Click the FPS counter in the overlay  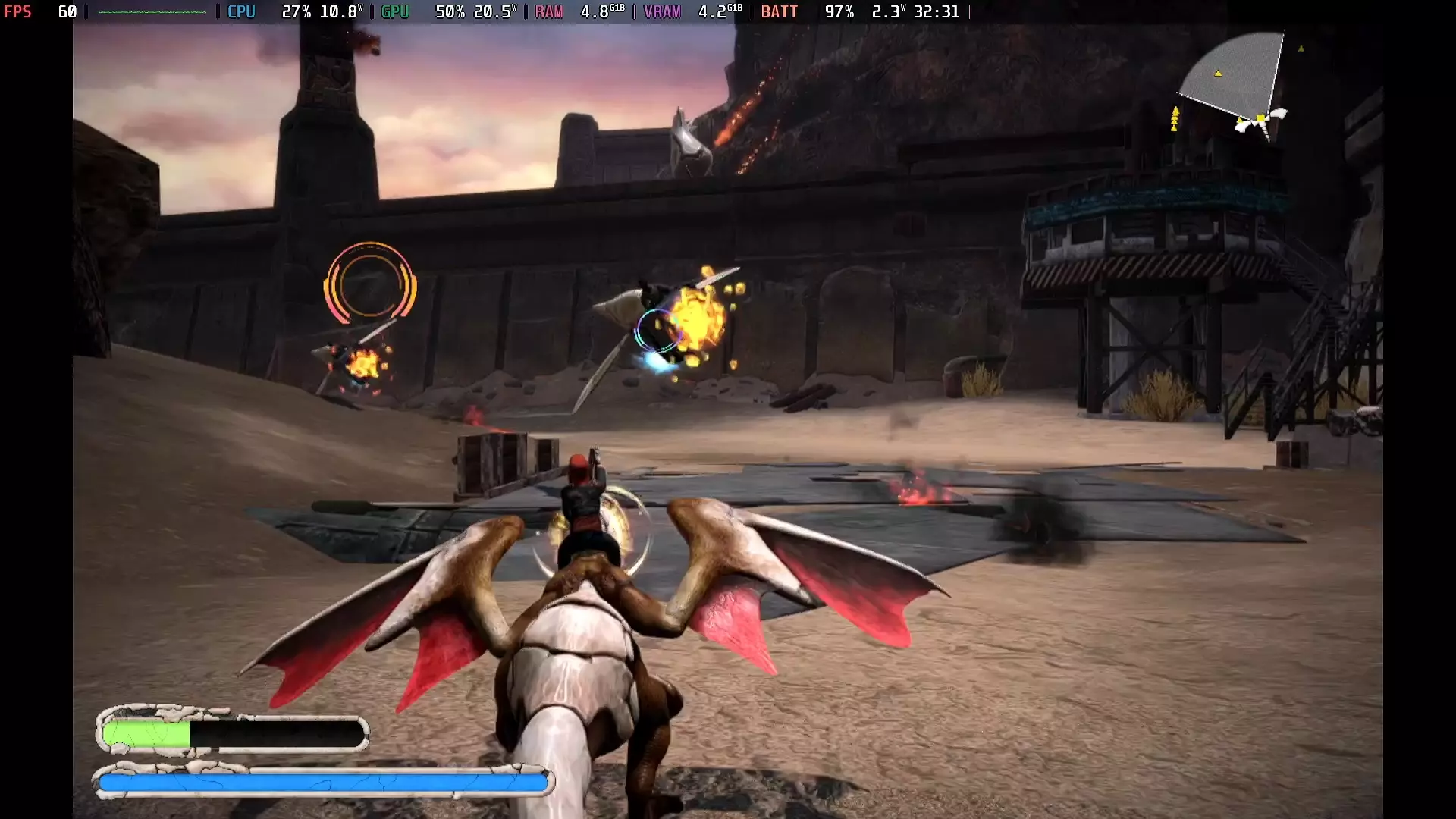point(38,12)
